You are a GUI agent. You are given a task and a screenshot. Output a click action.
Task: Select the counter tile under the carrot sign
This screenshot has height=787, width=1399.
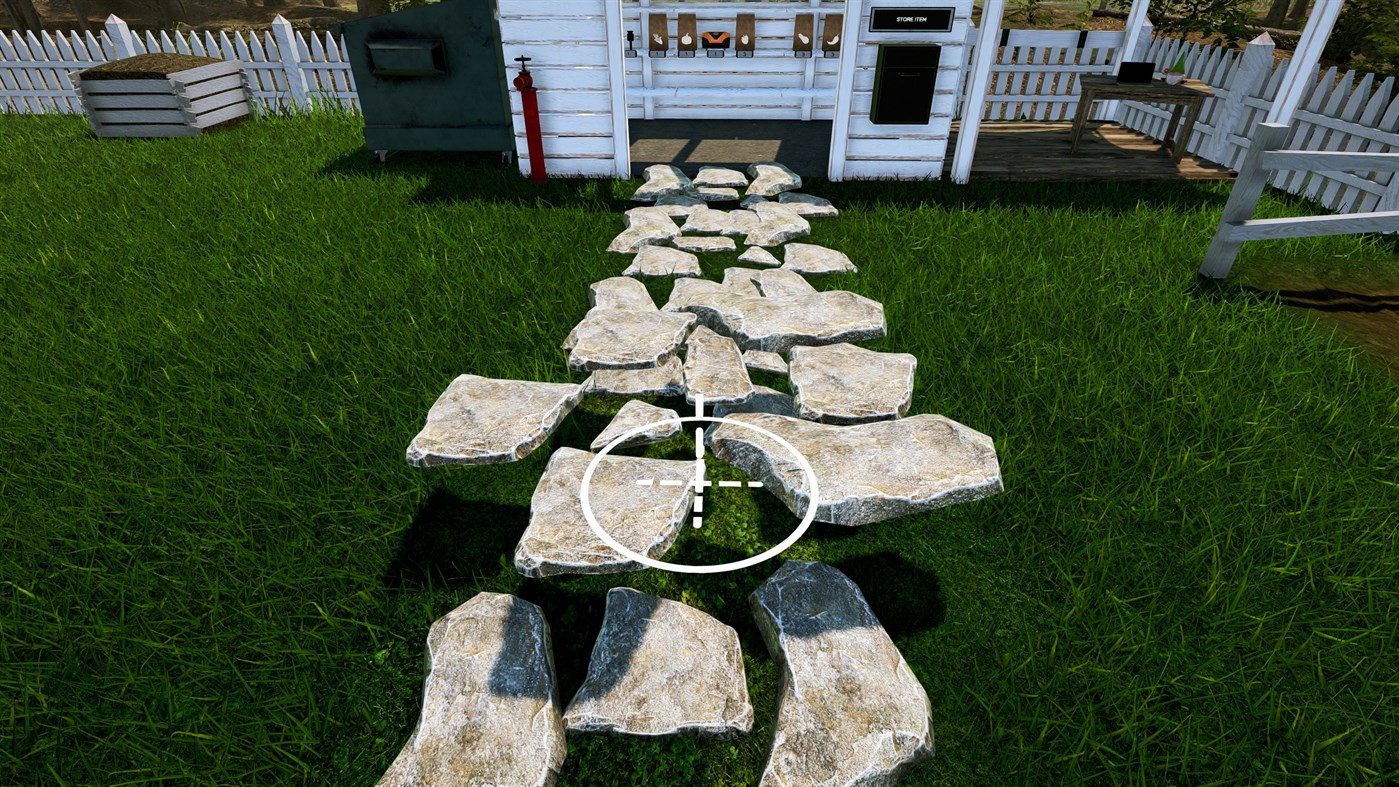pos(655,54)
